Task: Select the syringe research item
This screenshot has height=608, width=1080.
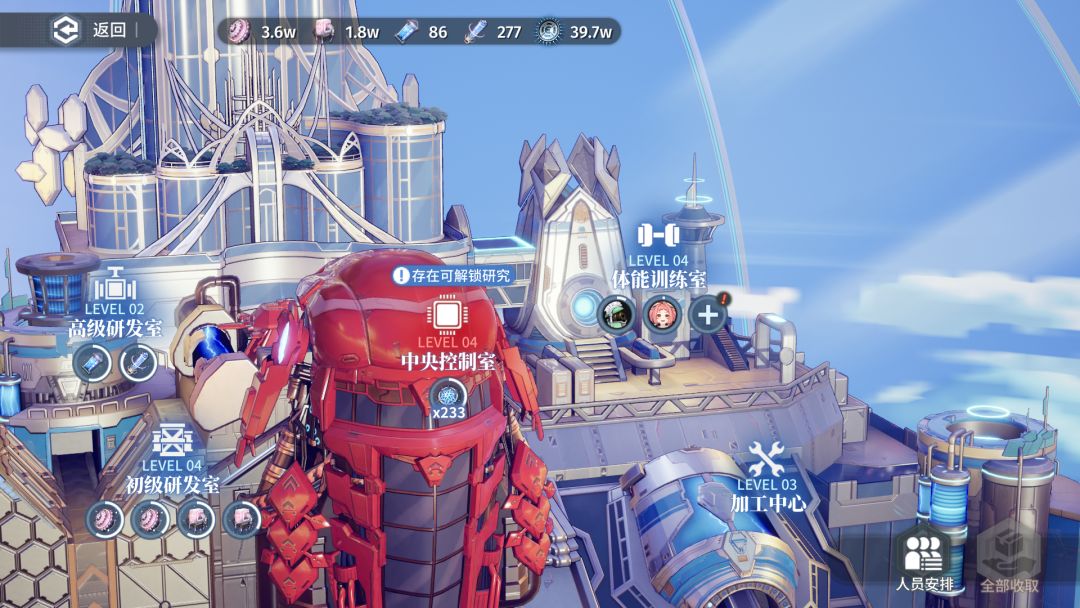Action: tap(138, 363)
